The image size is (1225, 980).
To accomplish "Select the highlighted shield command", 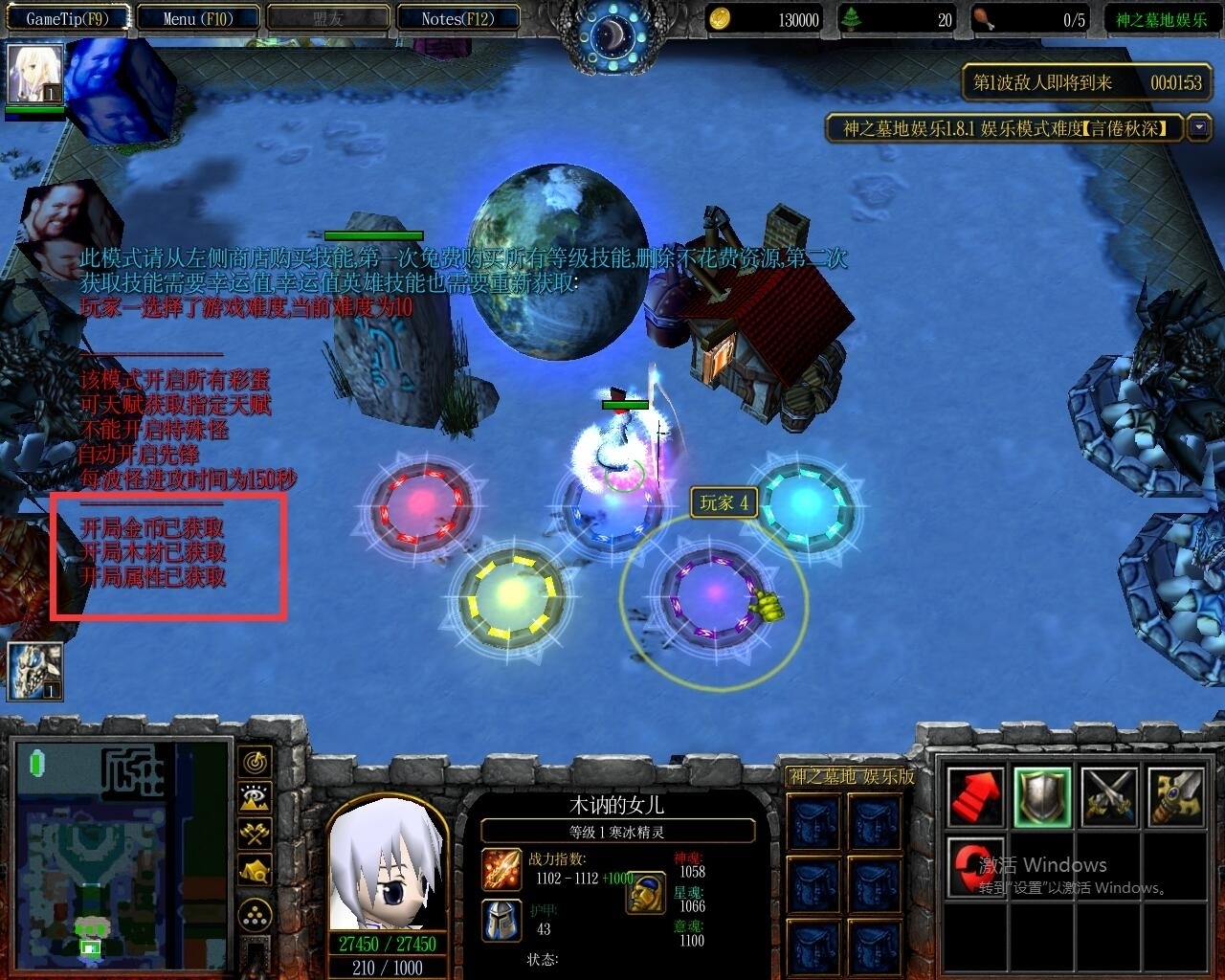I will (1042, 795).
